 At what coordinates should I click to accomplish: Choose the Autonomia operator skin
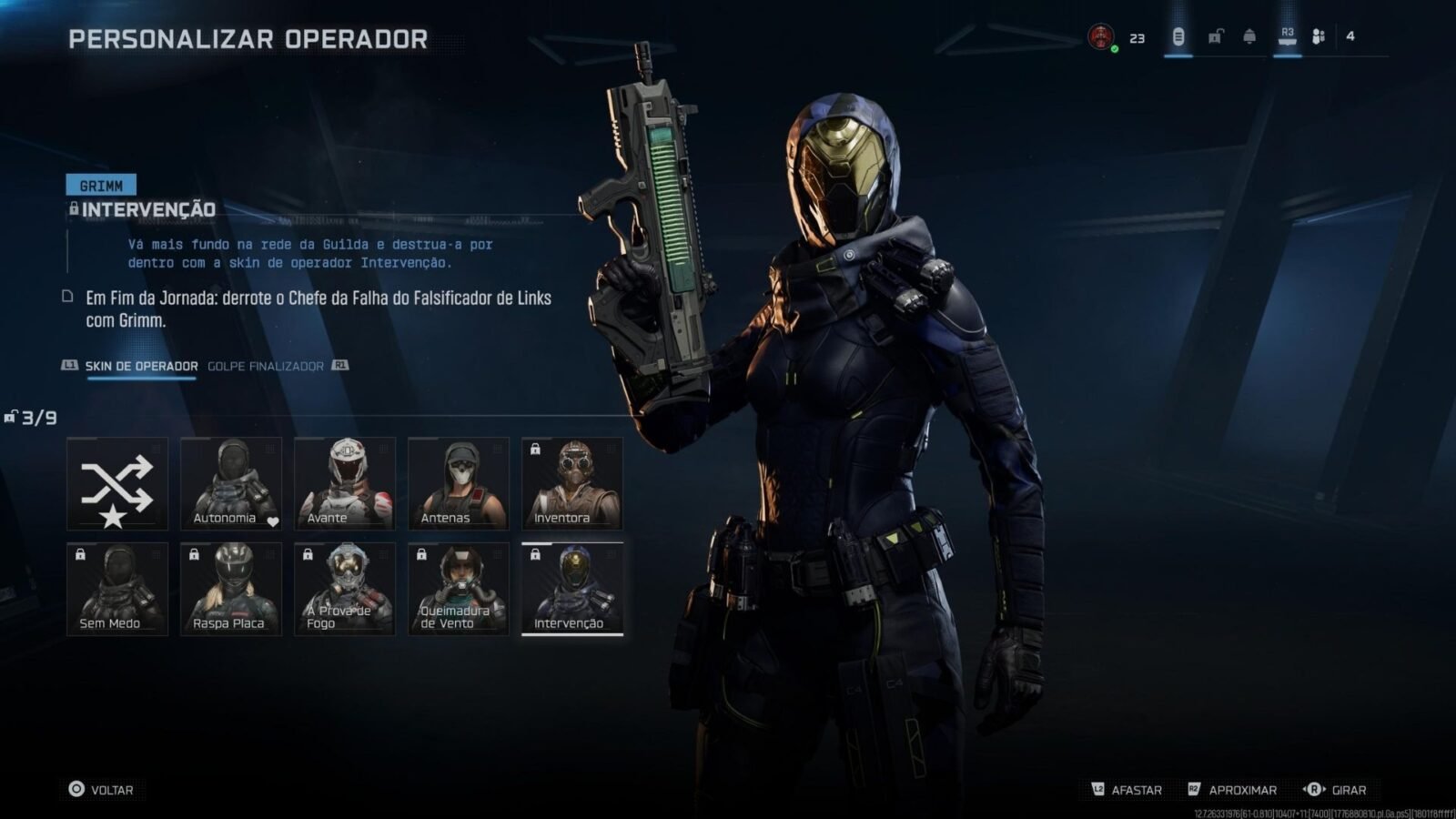tap(231, 483)
